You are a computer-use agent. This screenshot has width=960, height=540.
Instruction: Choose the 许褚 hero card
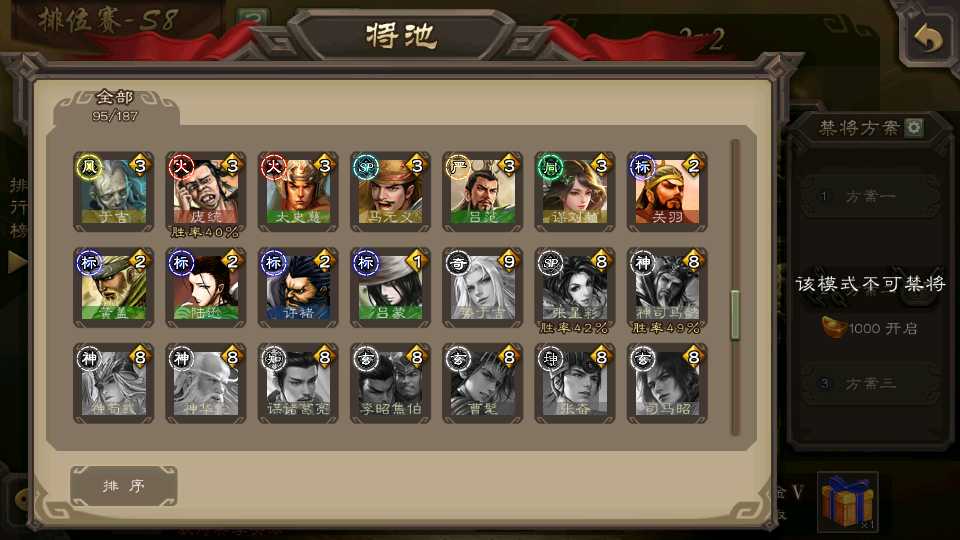pyautogui.click(x=297, y=285)
